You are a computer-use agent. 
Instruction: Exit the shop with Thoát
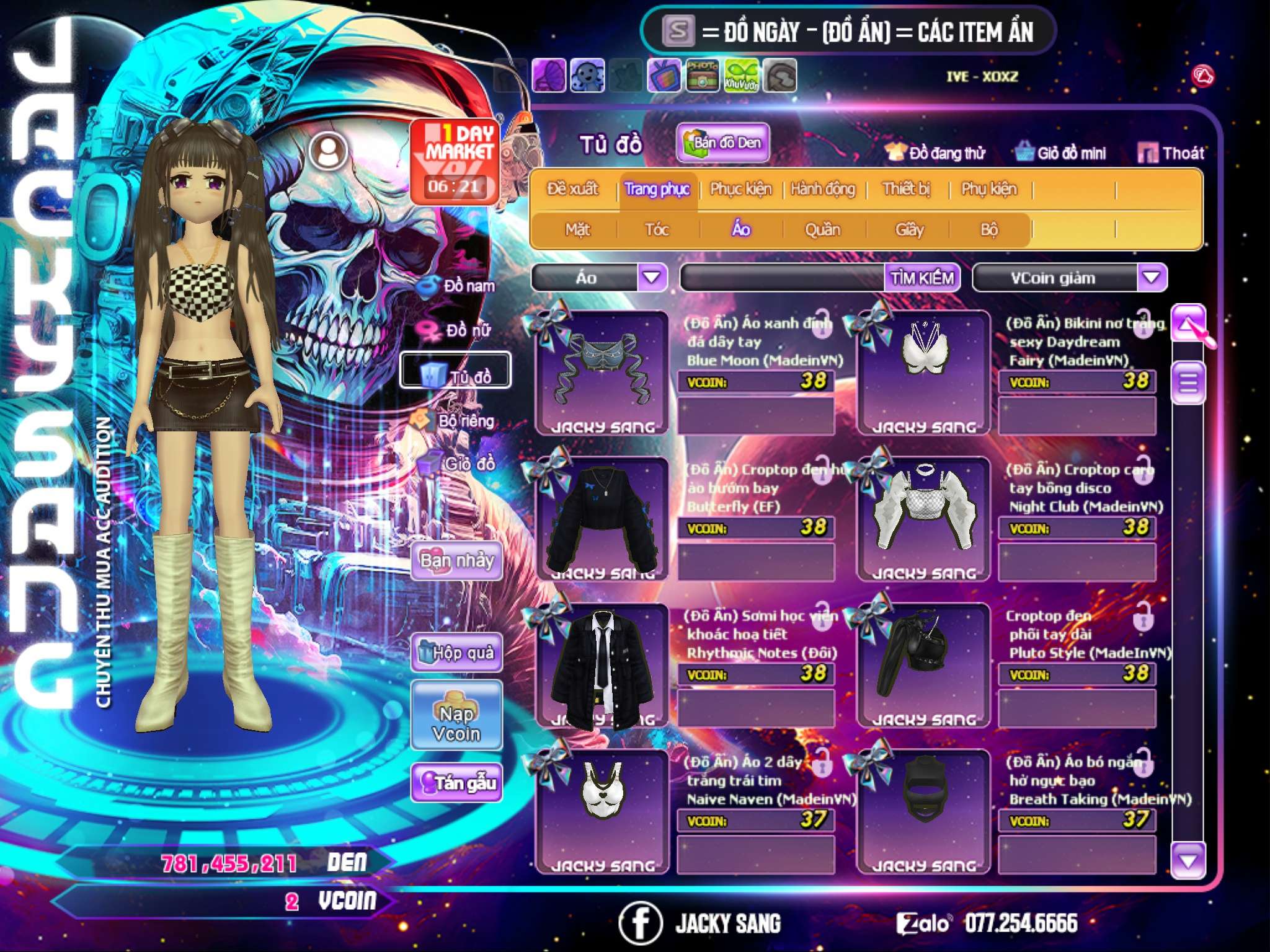[x=1171, y=153]
